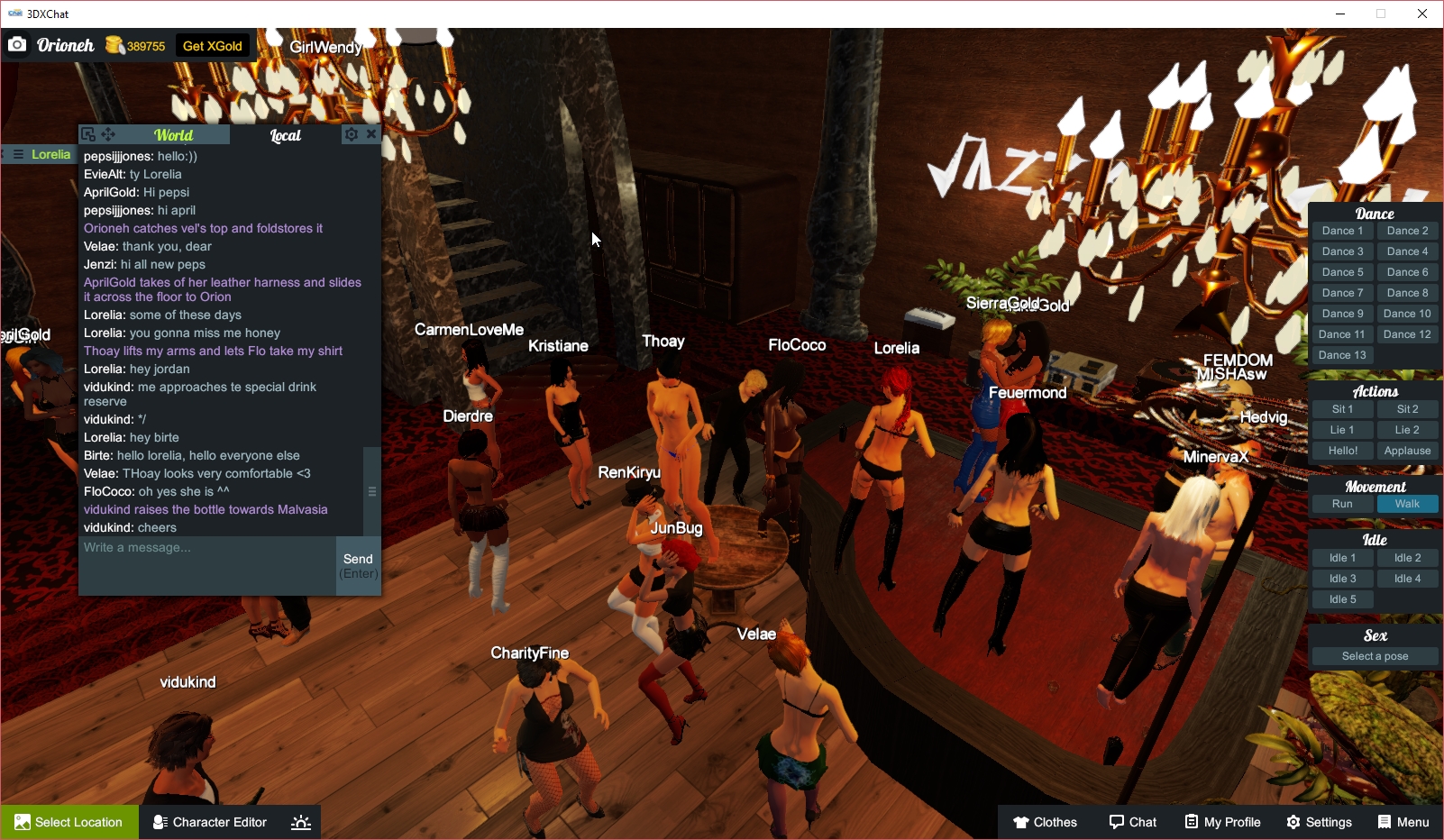Switch to the World chat tab
This screenshot has height=840, width=1444.
point(174,134)
